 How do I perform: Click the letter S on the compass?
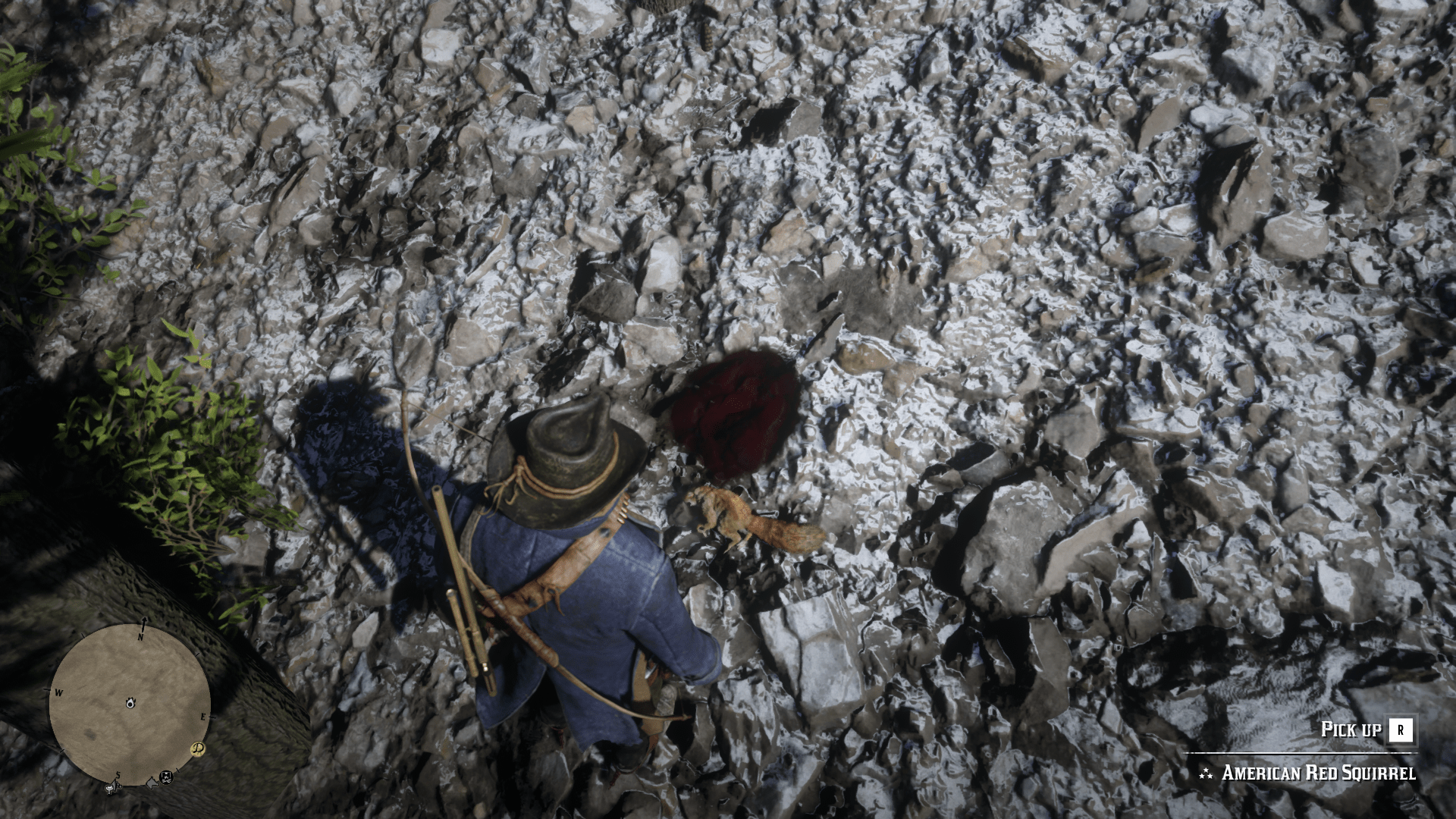[x=118, y=775]
